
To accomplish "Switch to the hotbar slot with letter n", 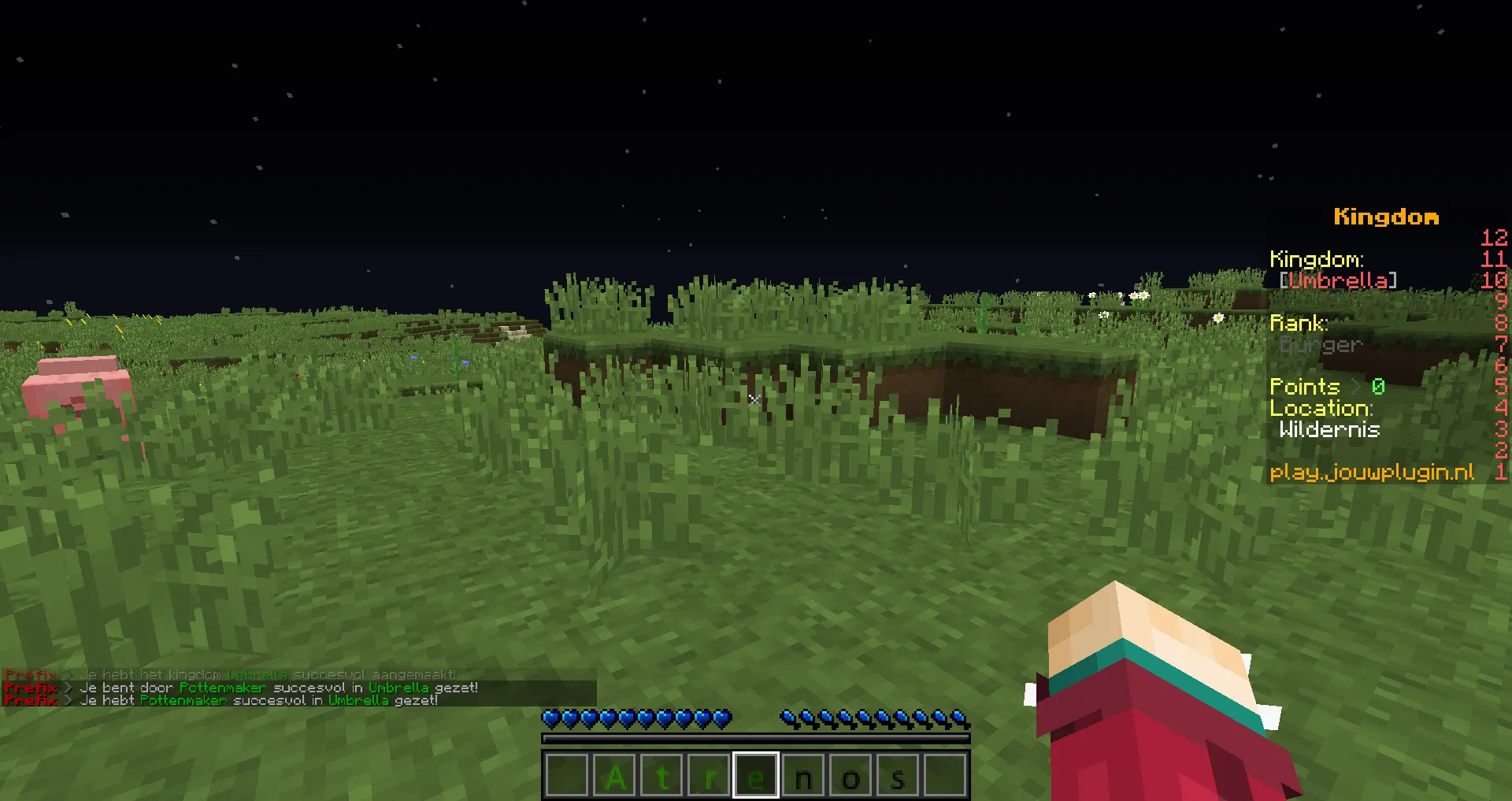I will (x=803, y=777).
